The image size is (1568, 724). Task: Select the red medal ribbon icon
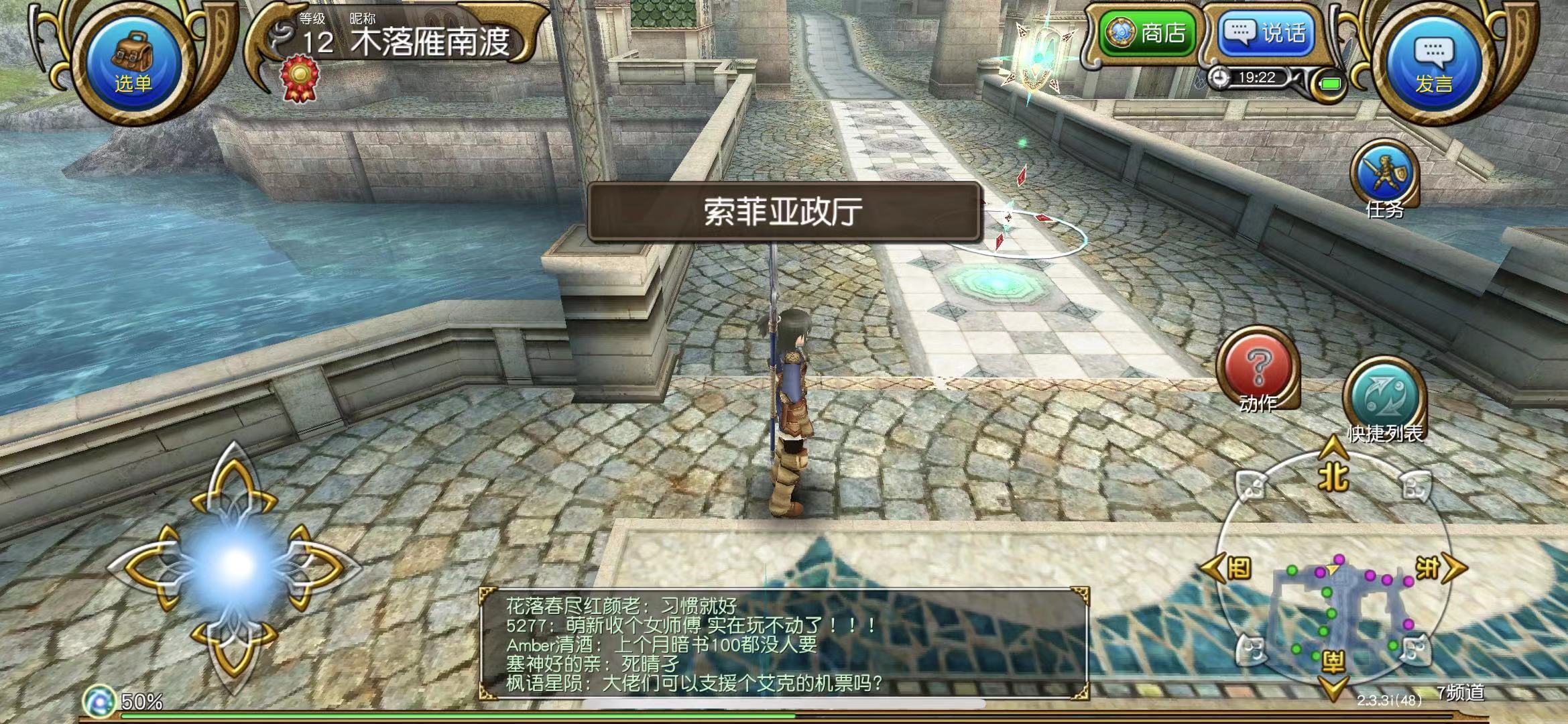pos(300,80)
